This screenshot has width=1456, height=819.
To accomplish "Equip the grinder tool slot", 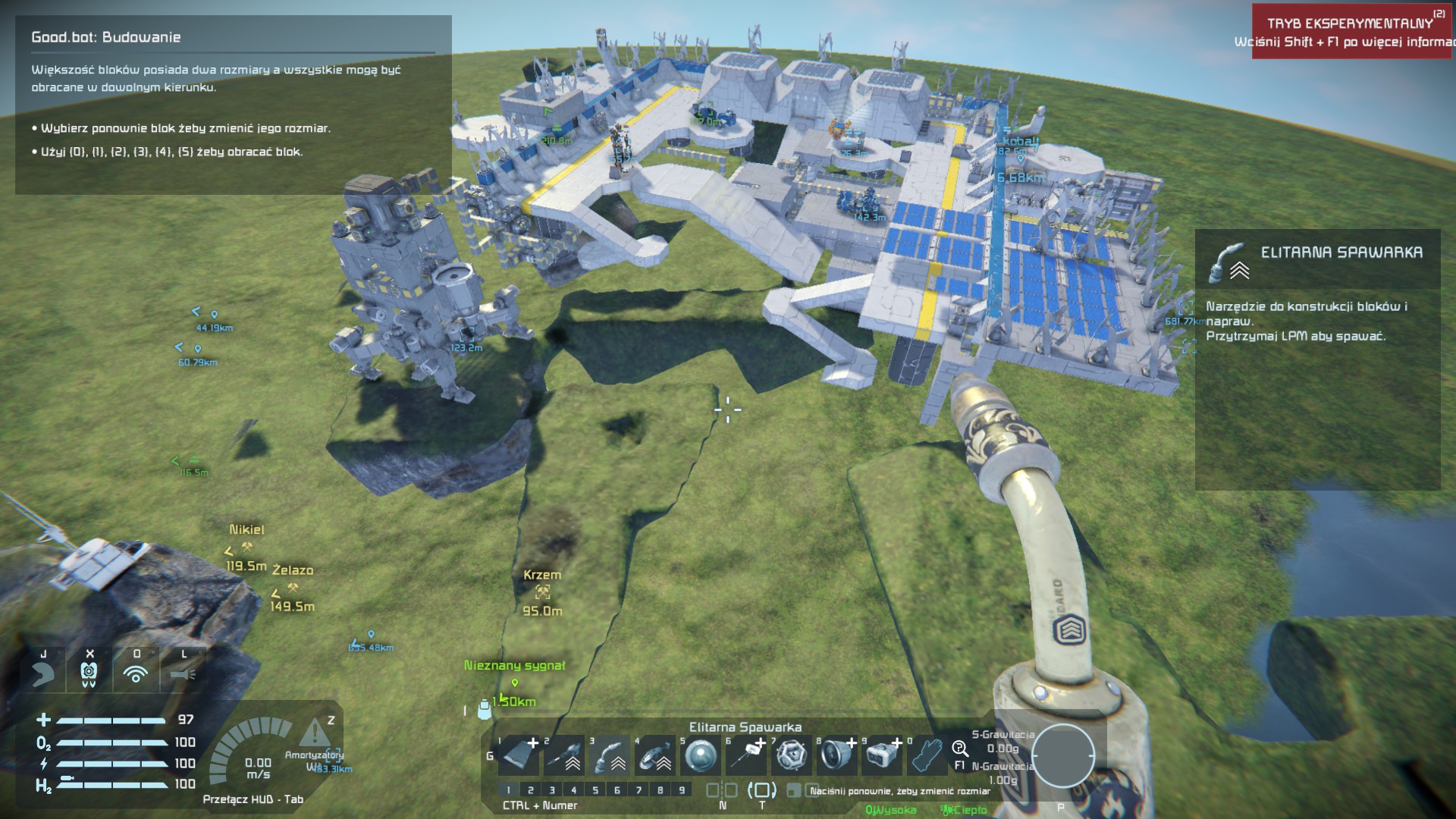I will (655, 755).
